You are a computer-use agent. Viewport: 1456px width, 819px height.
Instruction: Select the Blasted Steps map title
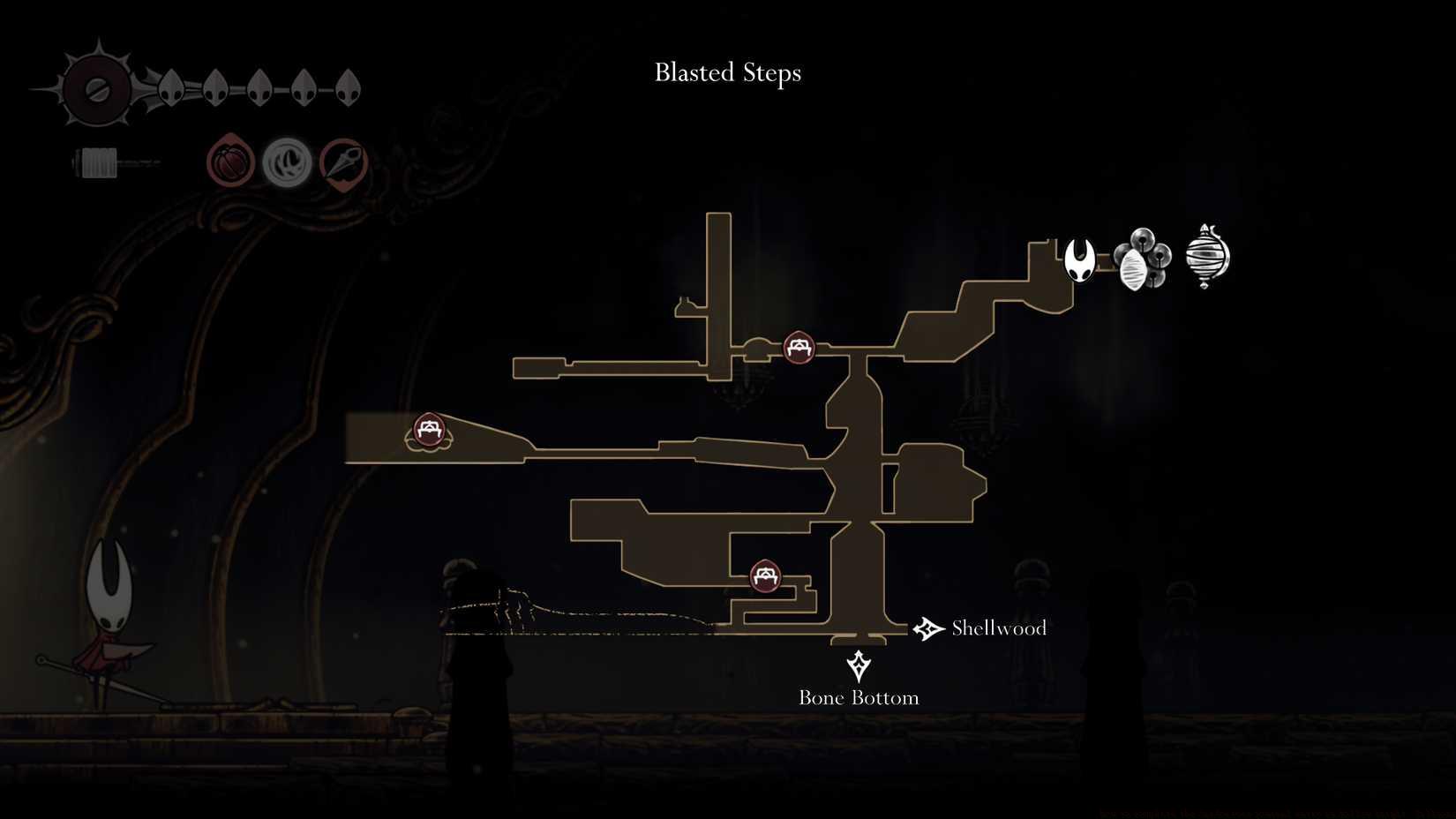[x=727, y=73]
